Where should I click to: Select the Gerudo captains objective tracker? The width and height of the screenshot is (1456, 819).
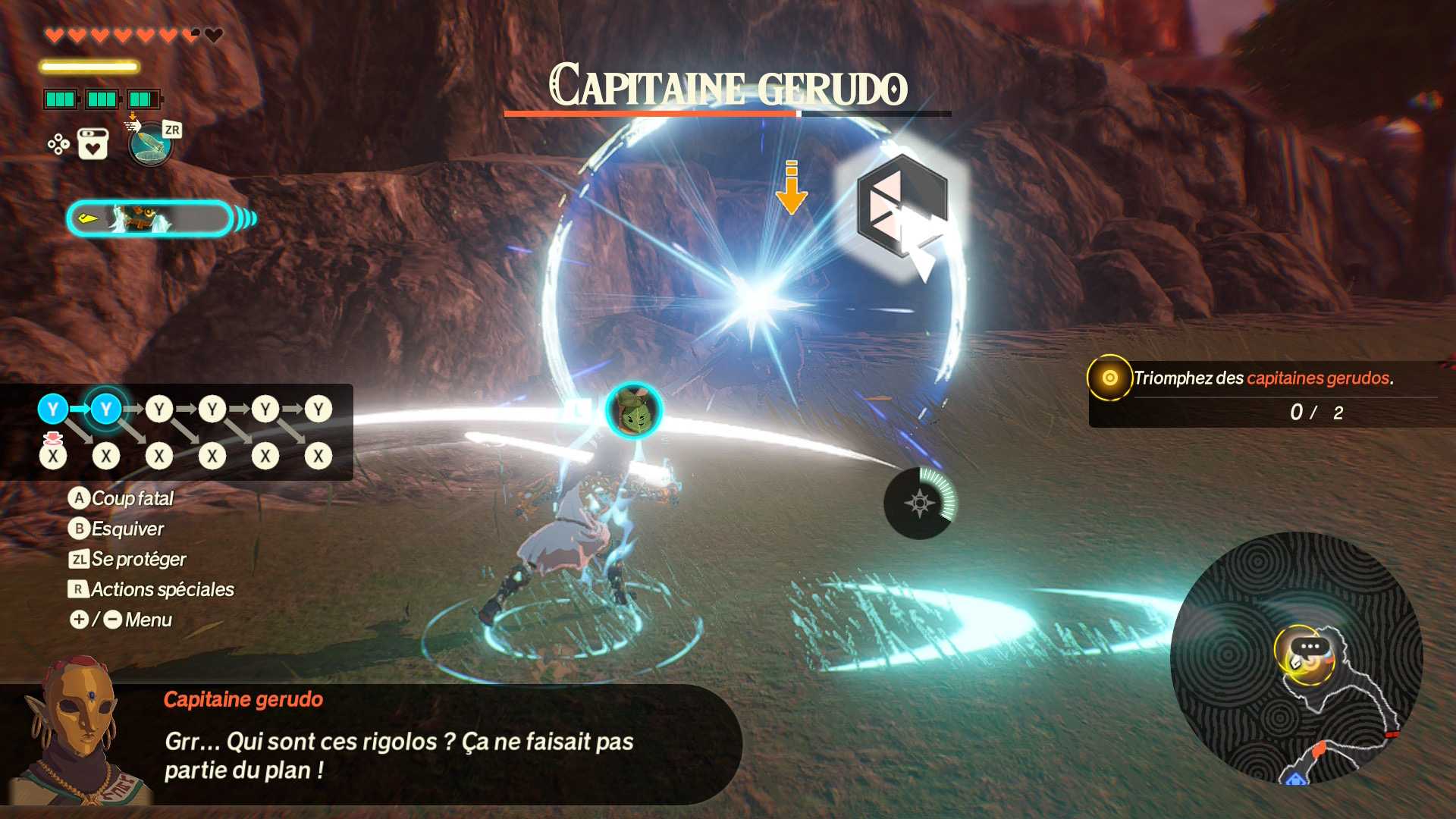click(1263, 394)
